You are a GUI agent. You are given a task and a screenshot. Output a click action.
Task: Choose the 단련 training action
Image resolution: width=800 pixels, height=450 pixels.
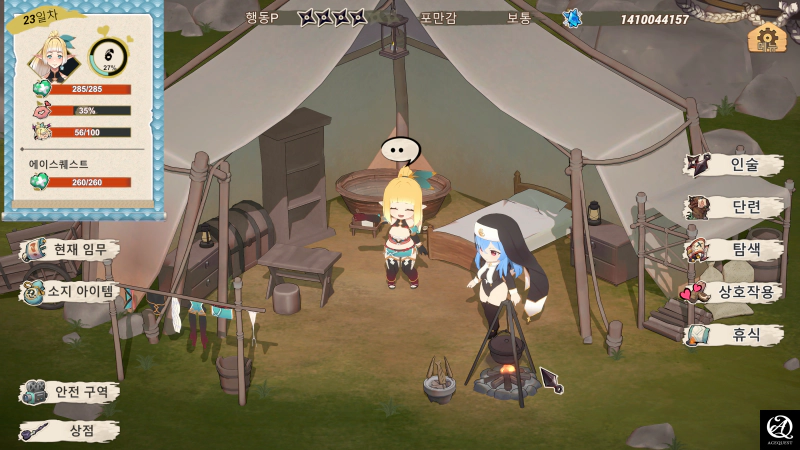735,207
